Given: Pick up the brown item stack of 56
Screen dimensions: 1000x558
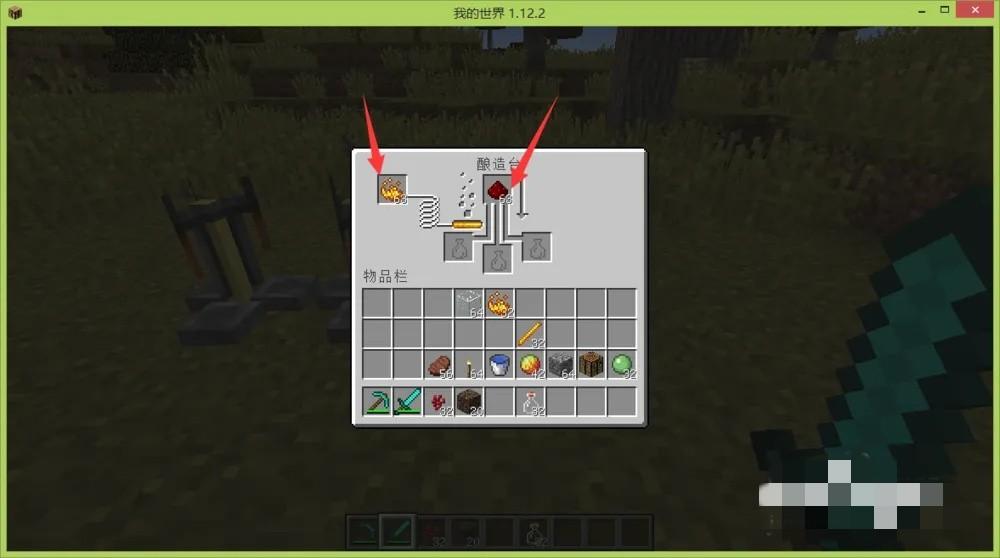Looking at the screenshot, I should (438, 364).
